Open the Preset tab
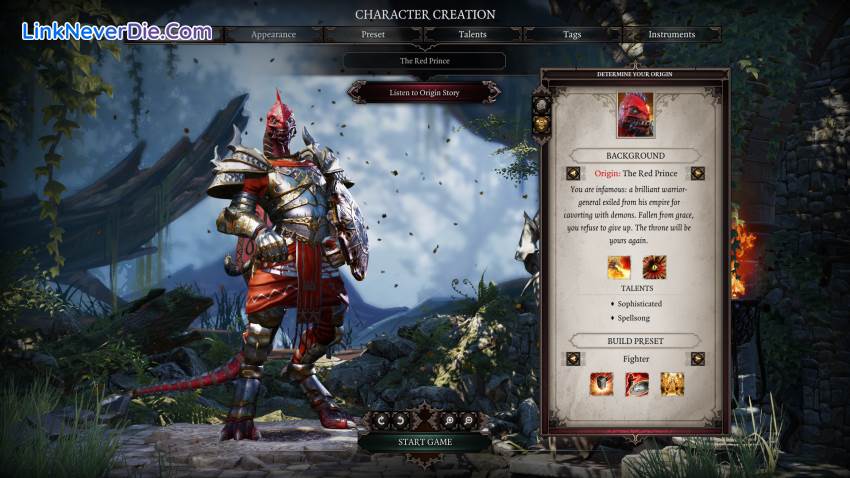This screenshot has height=478, width=850. tap(373, 34)
